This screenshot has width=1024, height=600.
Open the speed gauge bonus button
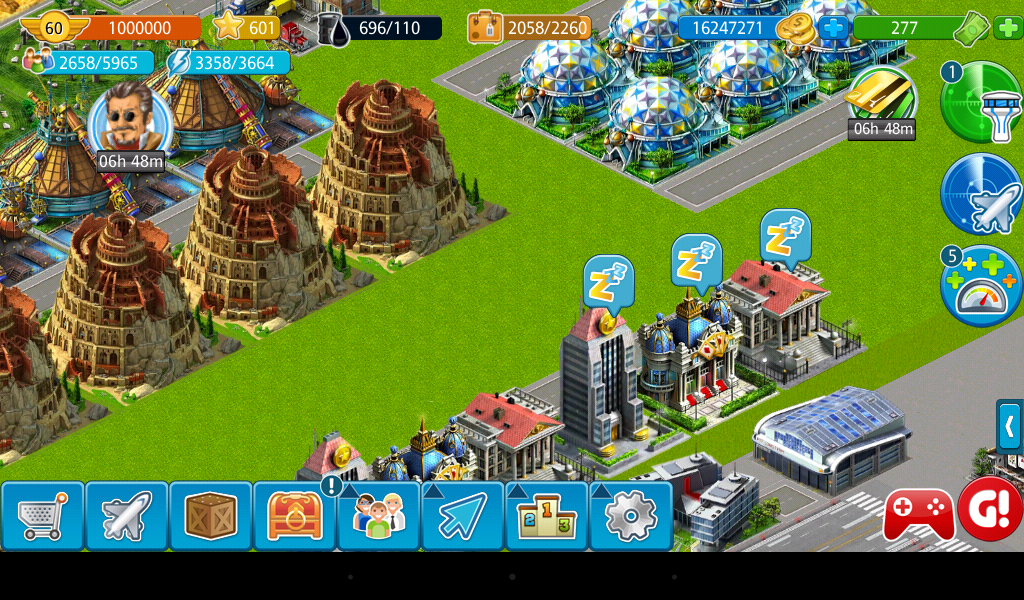(981, 286)
